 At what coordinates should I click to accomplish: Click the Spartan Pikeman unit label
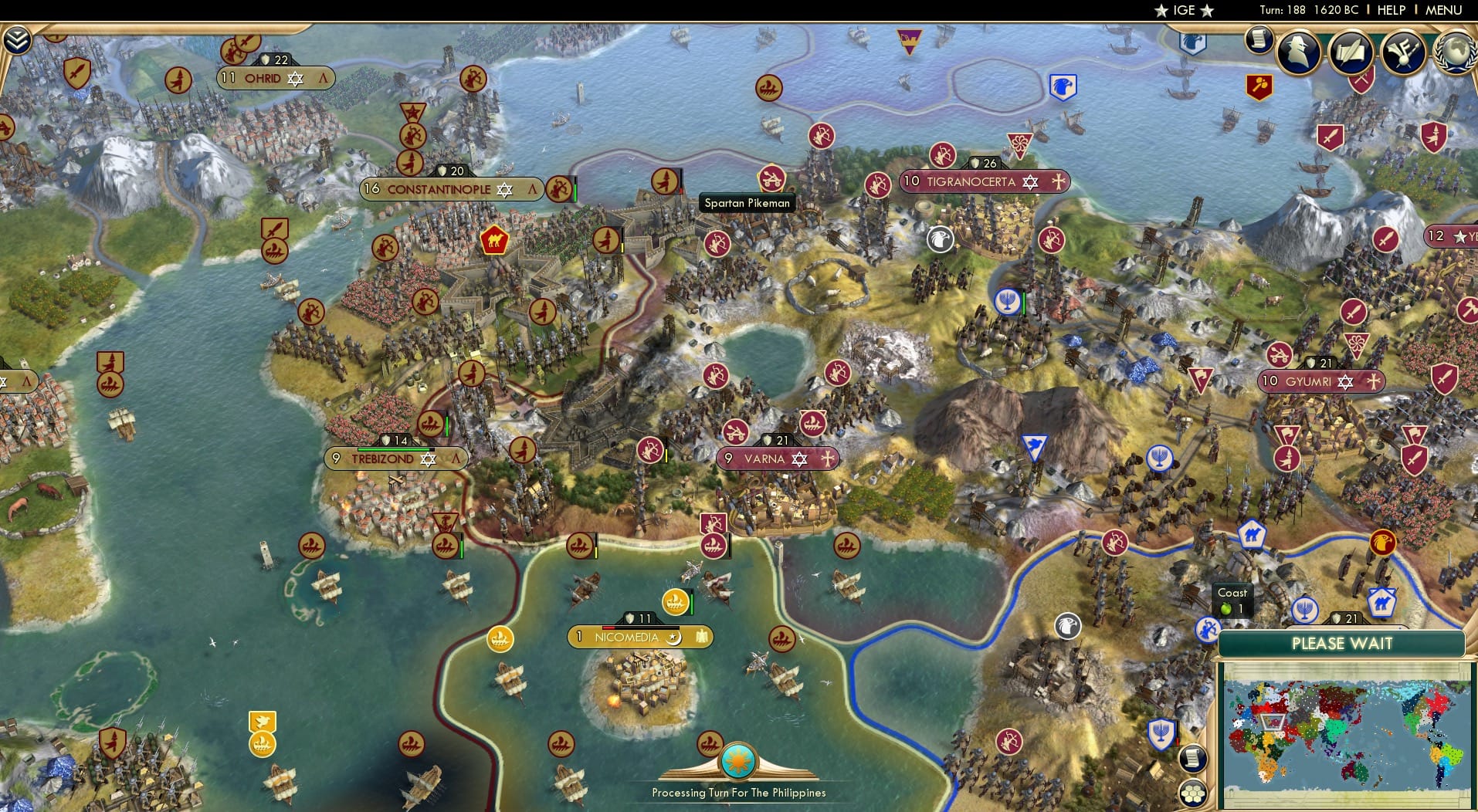click(x=746, y=202)
